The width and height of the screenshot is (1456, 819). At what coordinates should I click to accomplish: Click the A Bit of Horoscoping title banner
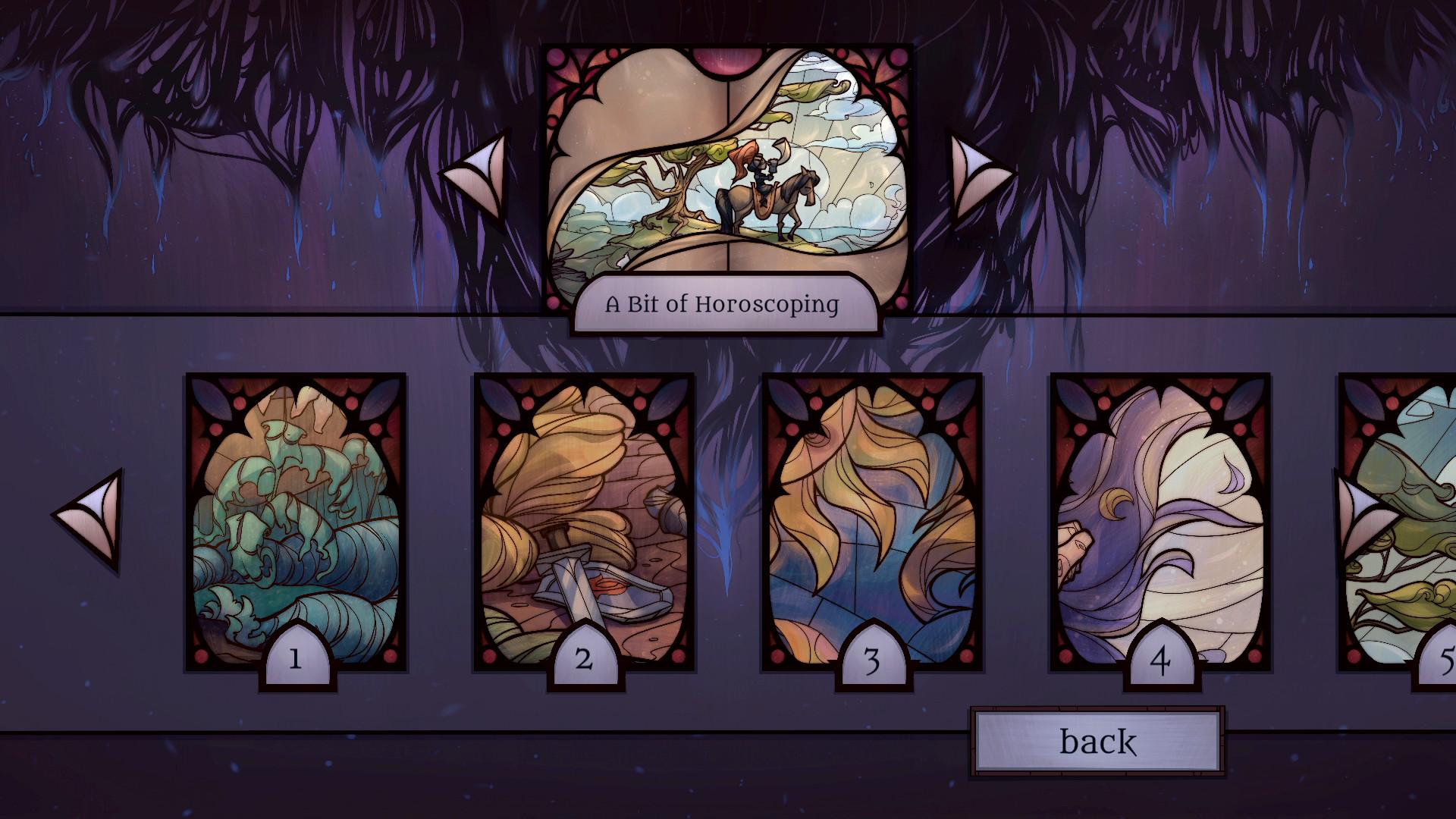tap(722, 306)
